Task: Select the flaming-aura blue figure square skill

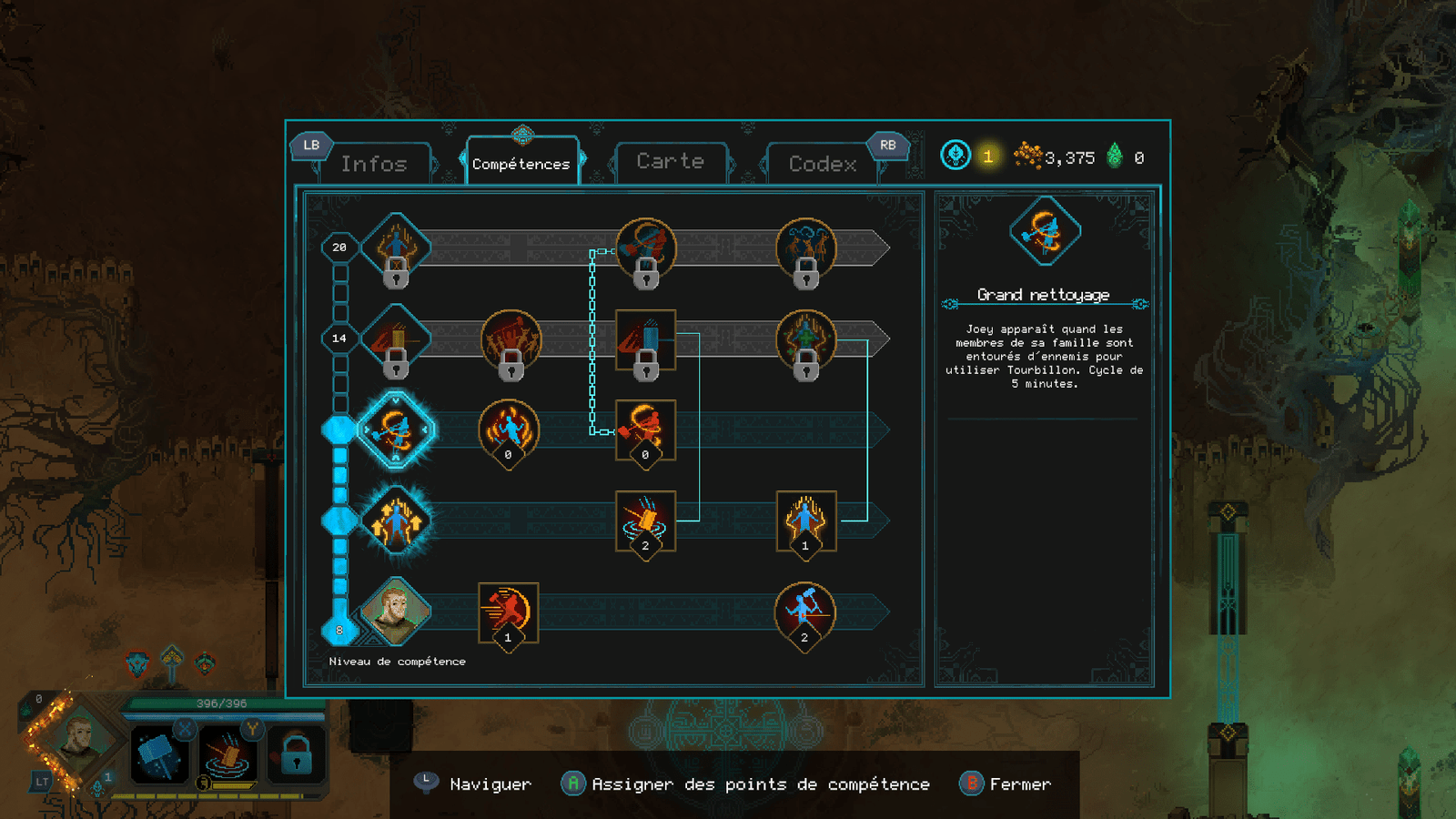Action: 805,521
